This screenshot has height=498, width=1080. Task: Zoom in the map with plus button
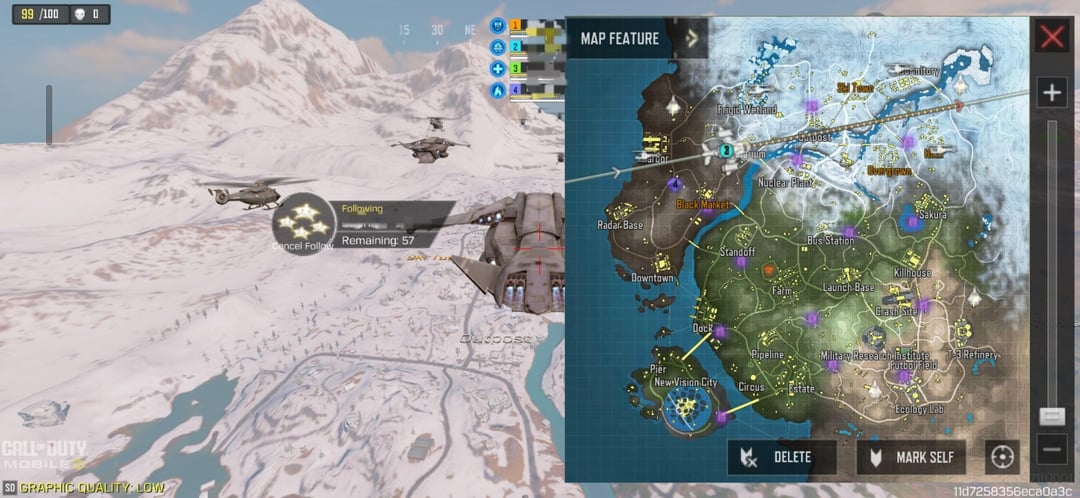(1051, 94)
